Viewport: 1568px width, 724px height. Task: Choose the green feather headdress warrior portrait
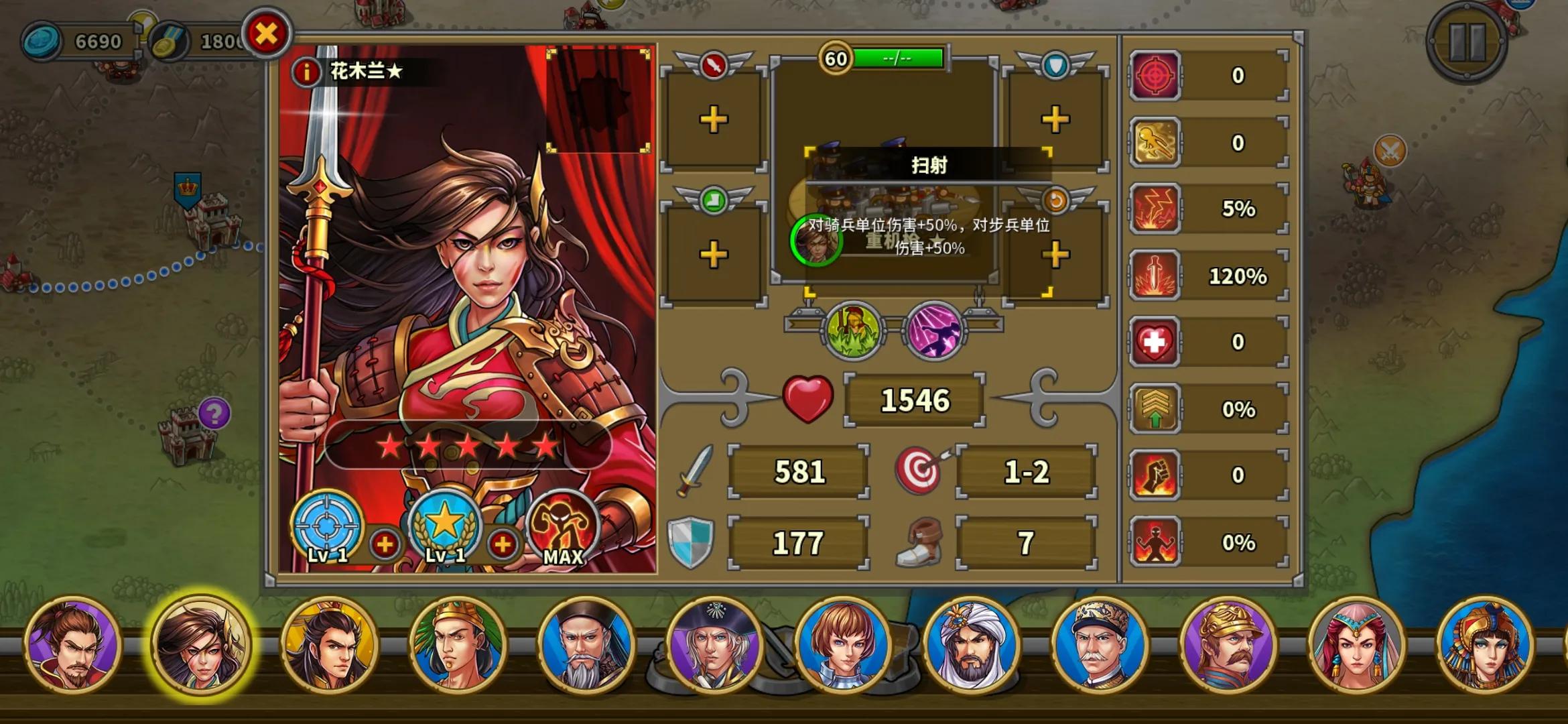pos(458,645)
